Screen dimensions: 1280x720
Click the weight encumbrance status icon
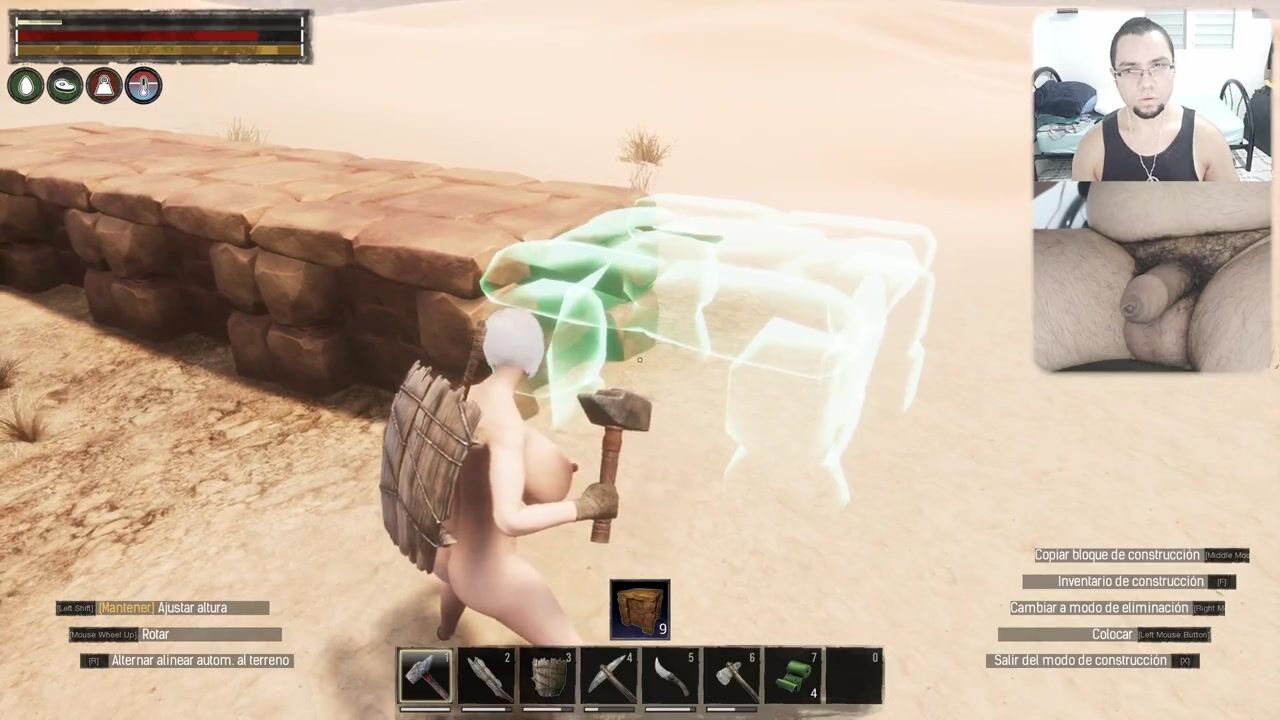coord(104,86)
